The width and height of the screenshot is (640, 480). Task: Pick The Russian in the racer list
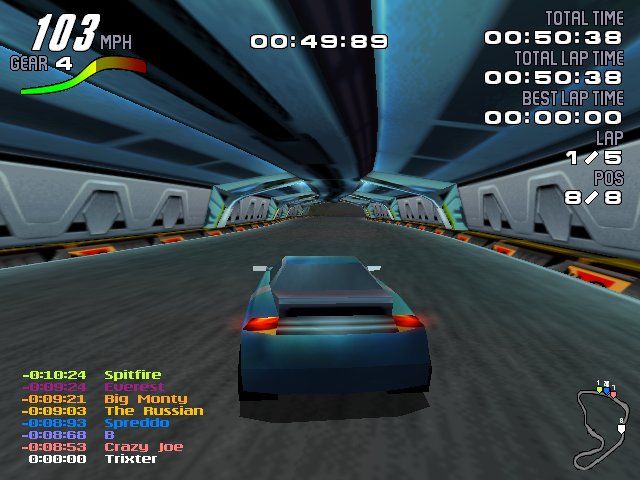point(153,411)
